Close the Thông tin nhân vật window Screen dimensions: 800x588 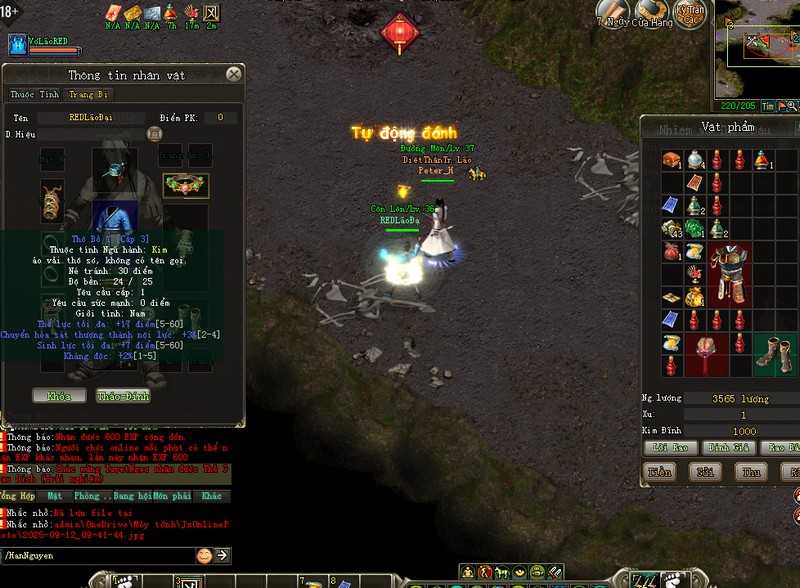233,74
